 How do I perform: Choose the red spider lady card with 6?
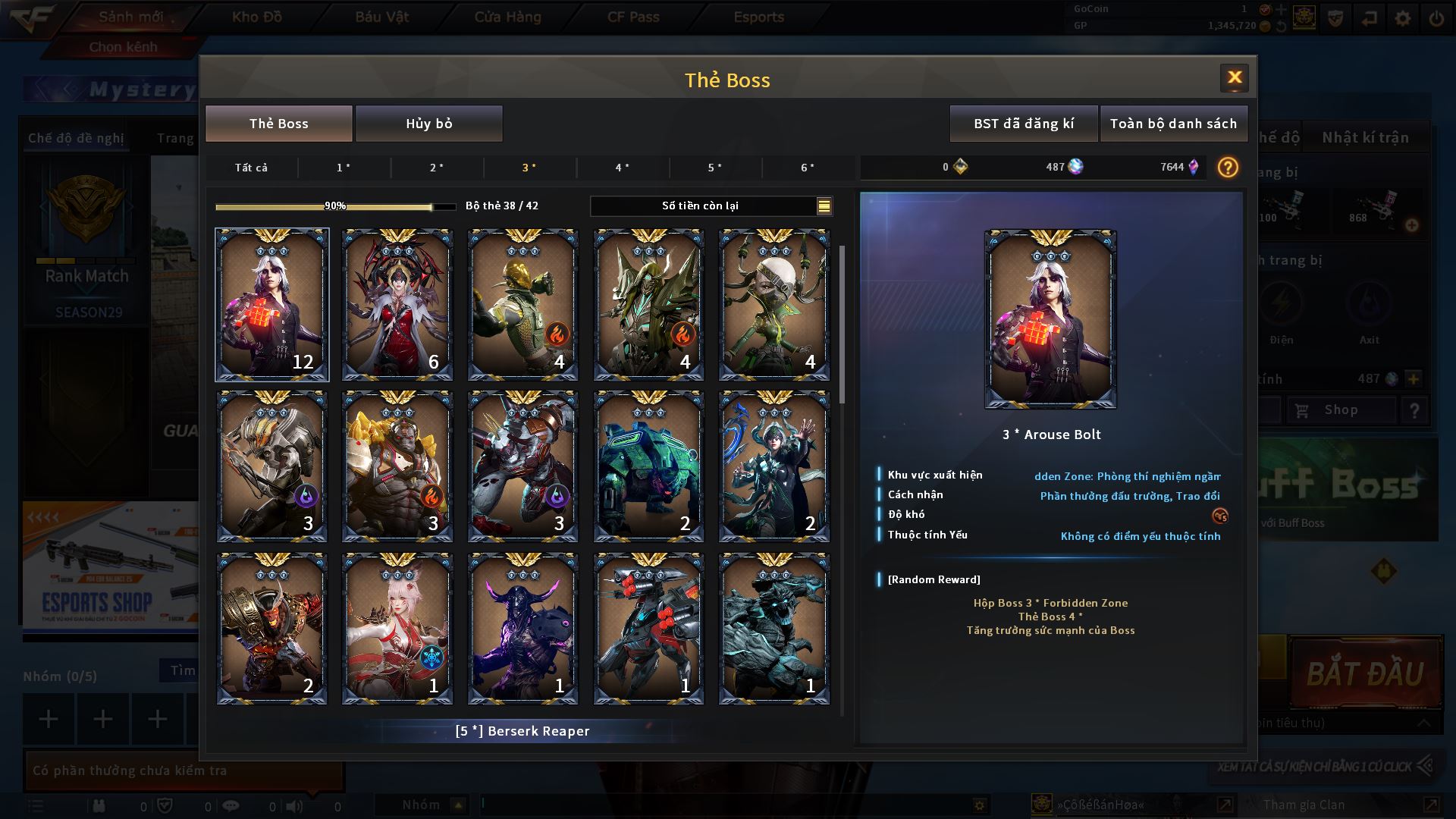coord(397,305)
